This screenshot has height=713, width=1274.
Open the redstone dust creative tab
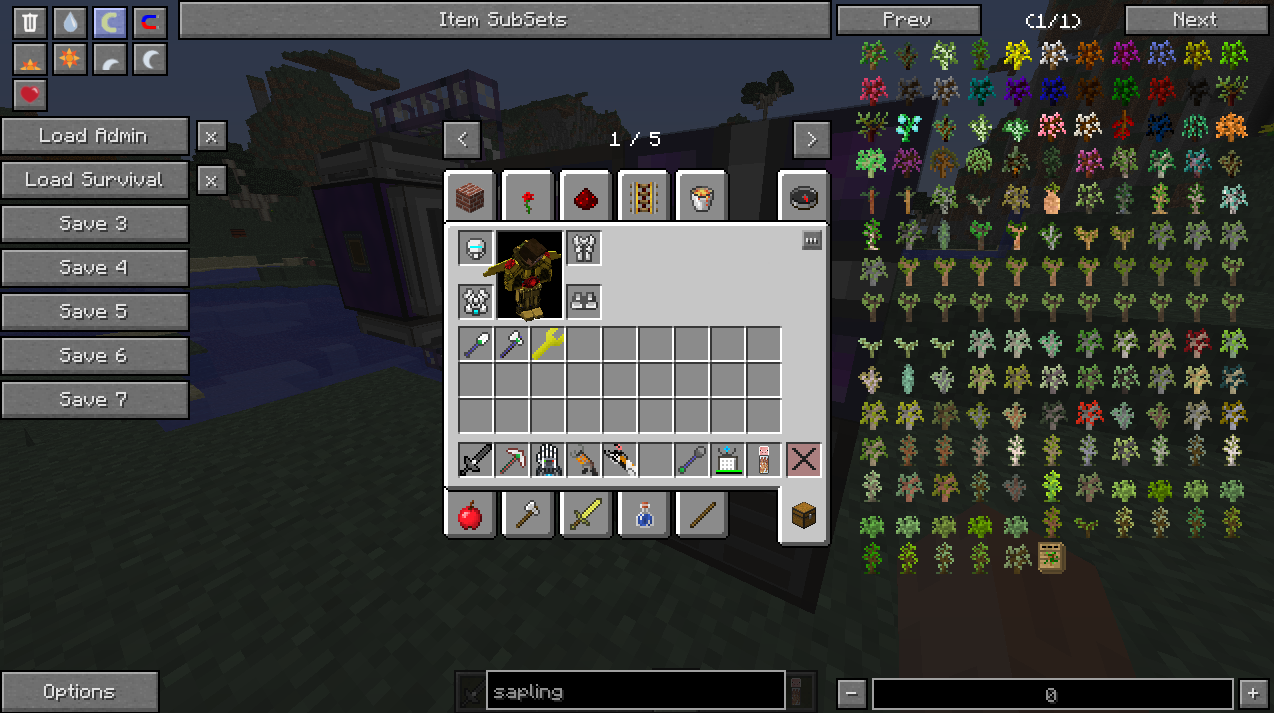coord(586,198)
